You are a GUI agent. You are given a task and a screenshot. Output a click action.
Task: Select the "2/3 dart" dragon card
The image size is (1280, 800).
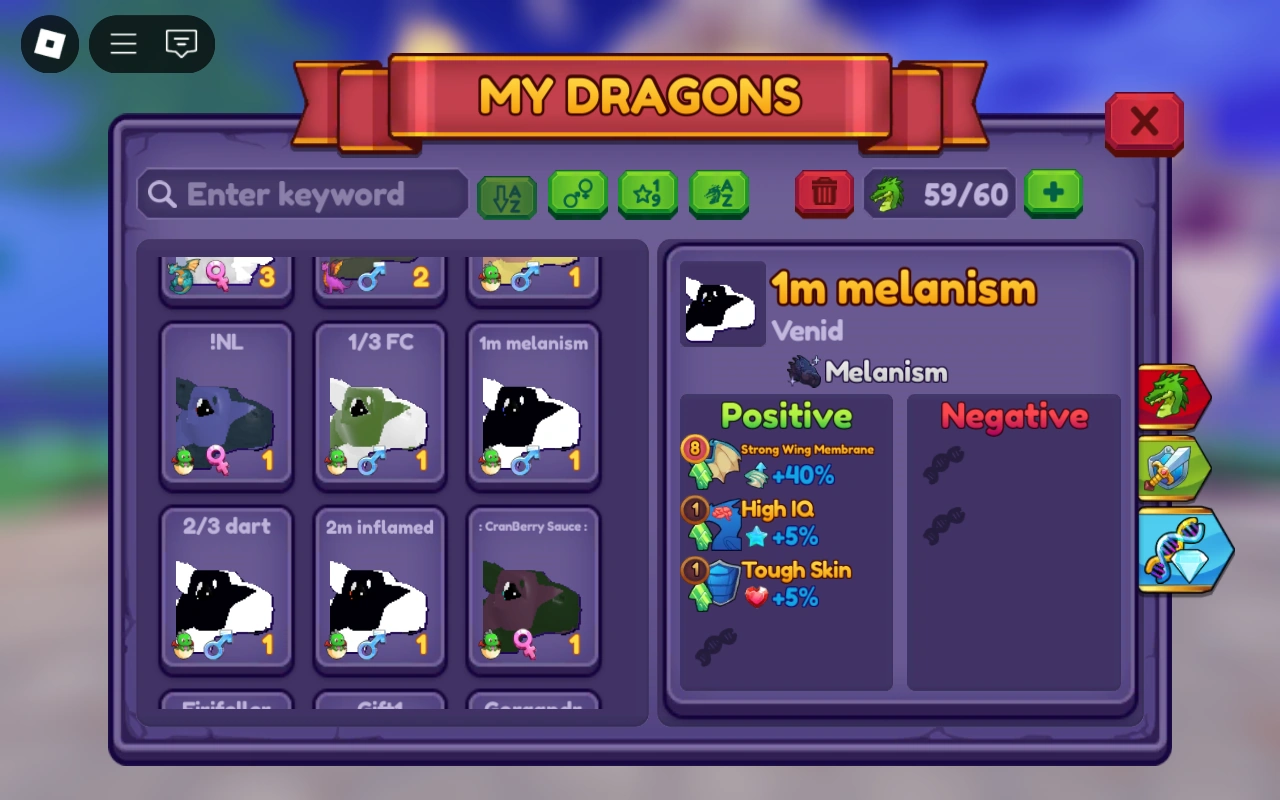(227, 590)
